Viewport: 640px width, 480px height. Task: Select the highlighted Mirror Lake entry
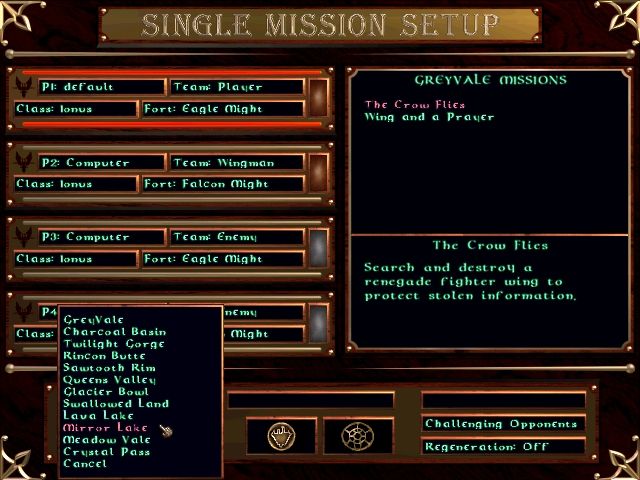105,428
